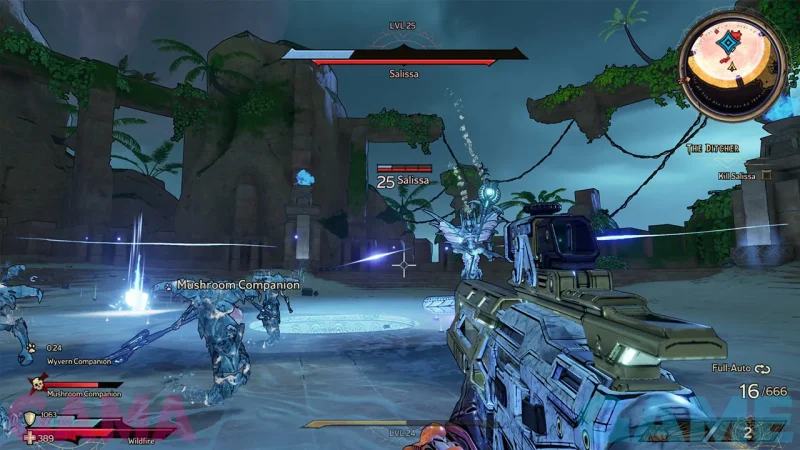
Task: Click the Wyvern Companion paw icon
Action: coord(33,348)
